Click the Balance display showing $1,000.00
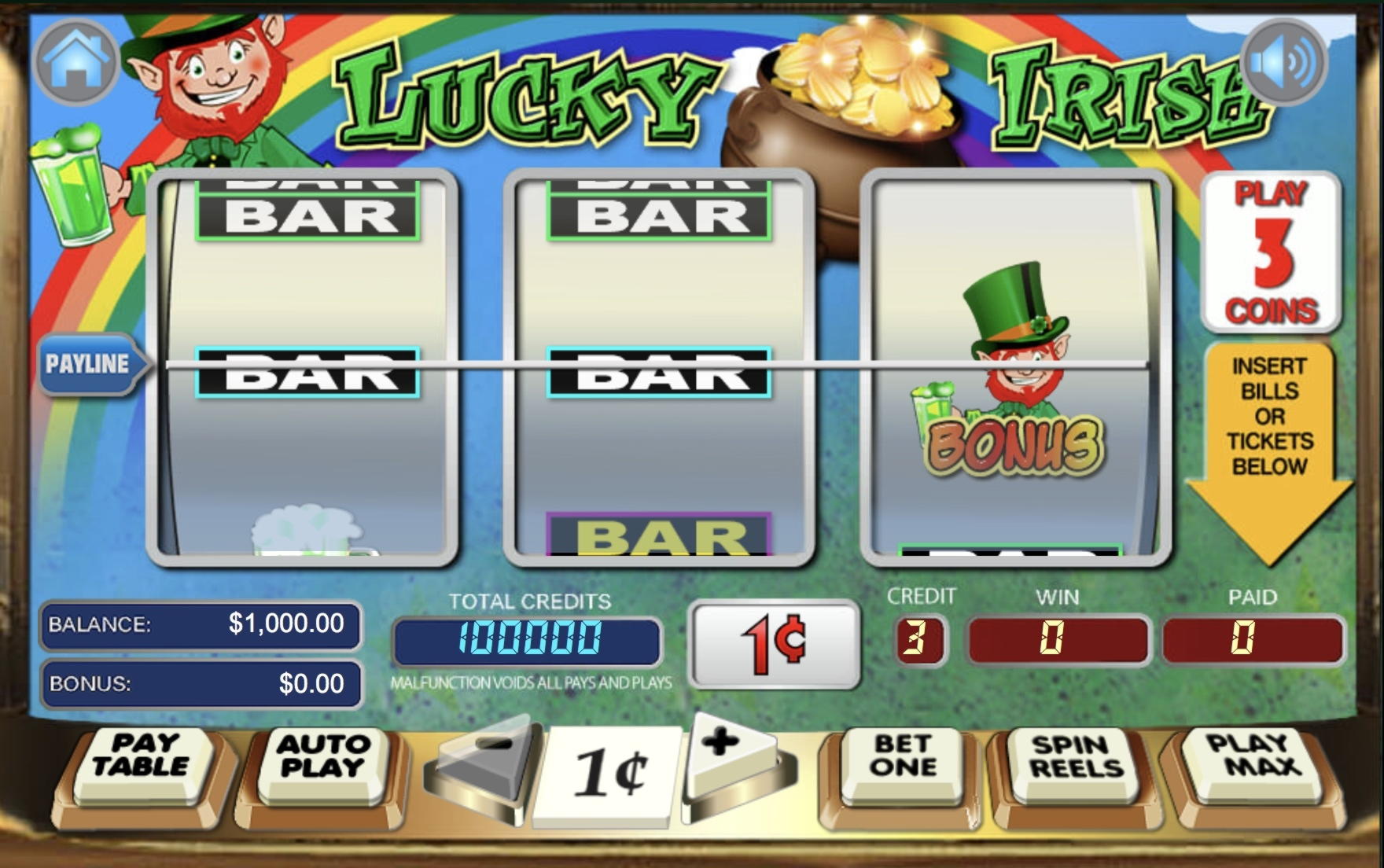This screenshot has width=1384, height=868. (x=199, y=626)
